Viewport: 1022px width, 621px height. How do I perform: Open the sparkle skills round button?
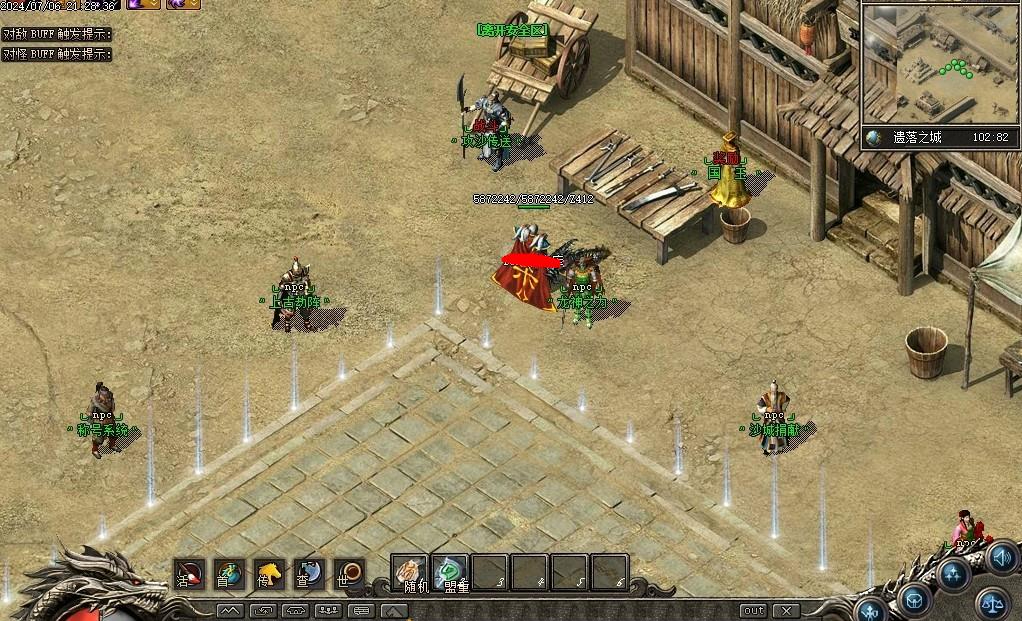pyautogui.click(x=953, y=574)
